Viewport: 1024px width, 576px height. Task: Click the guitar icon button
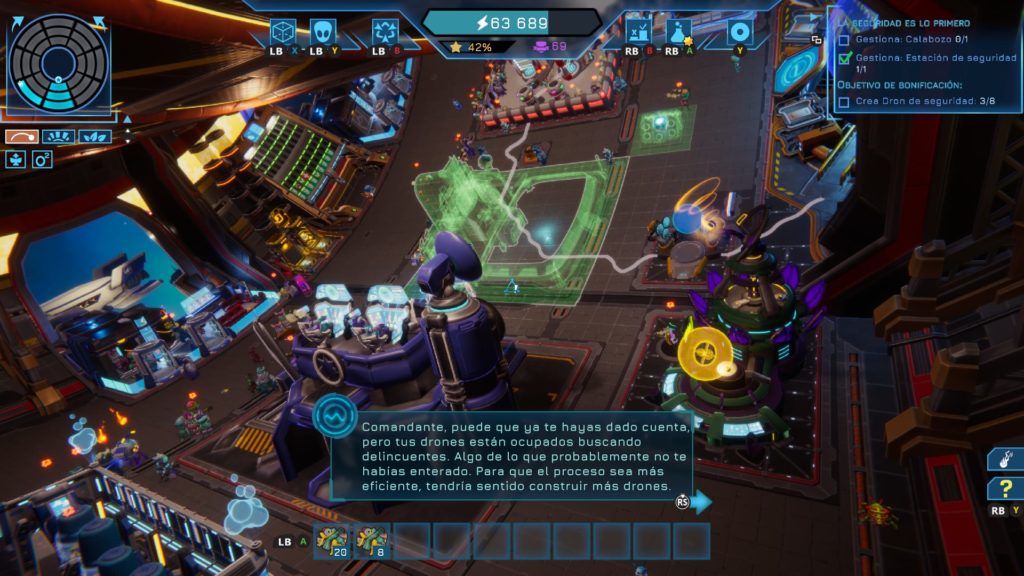click(x=1004, y=459)
